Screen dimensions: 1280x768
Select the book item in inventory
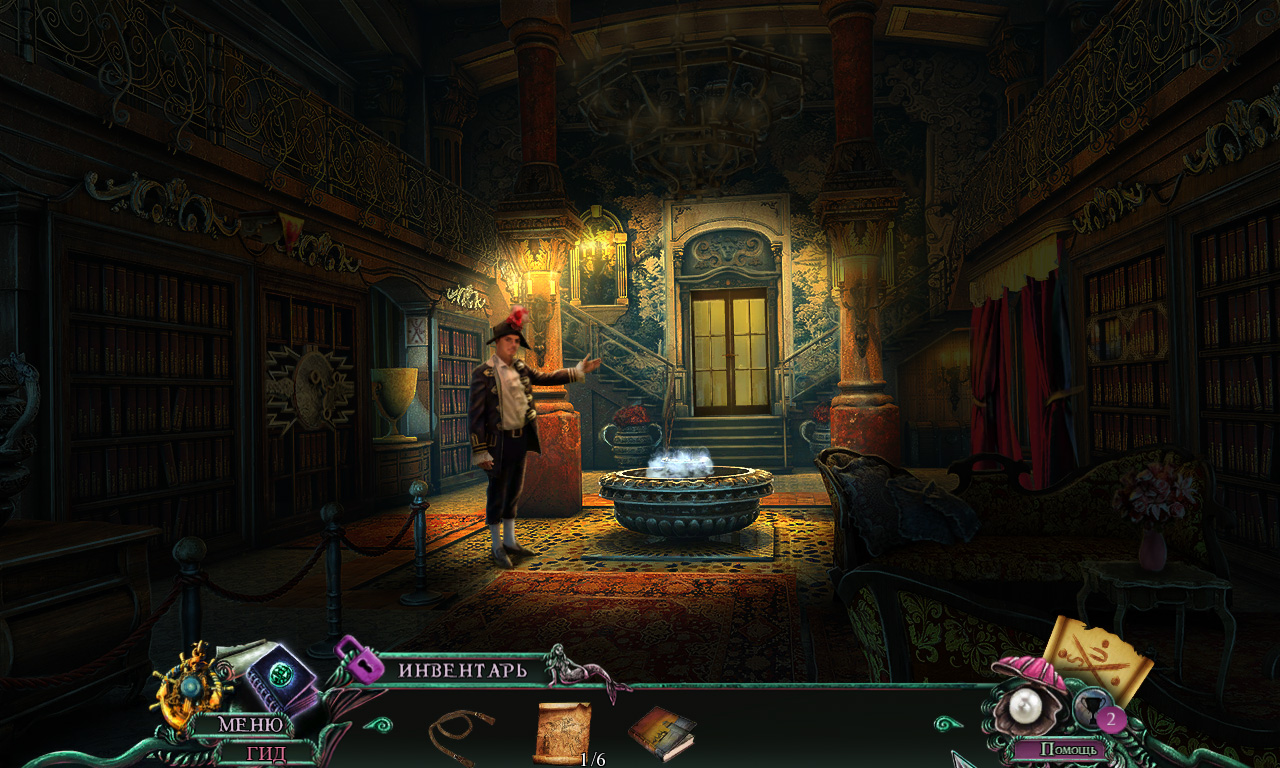[661, 731]
